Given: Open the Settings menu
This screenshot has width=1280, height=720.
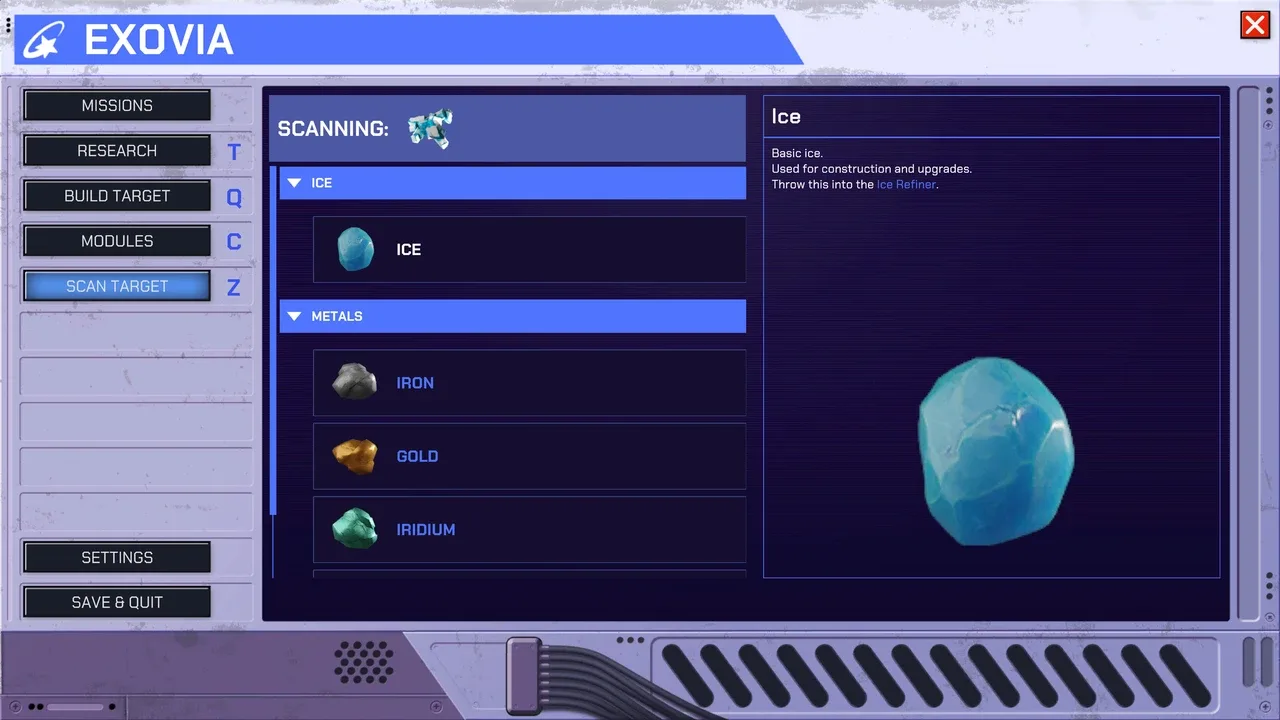Looking at the screenshot, I should (x=117, y=558).
